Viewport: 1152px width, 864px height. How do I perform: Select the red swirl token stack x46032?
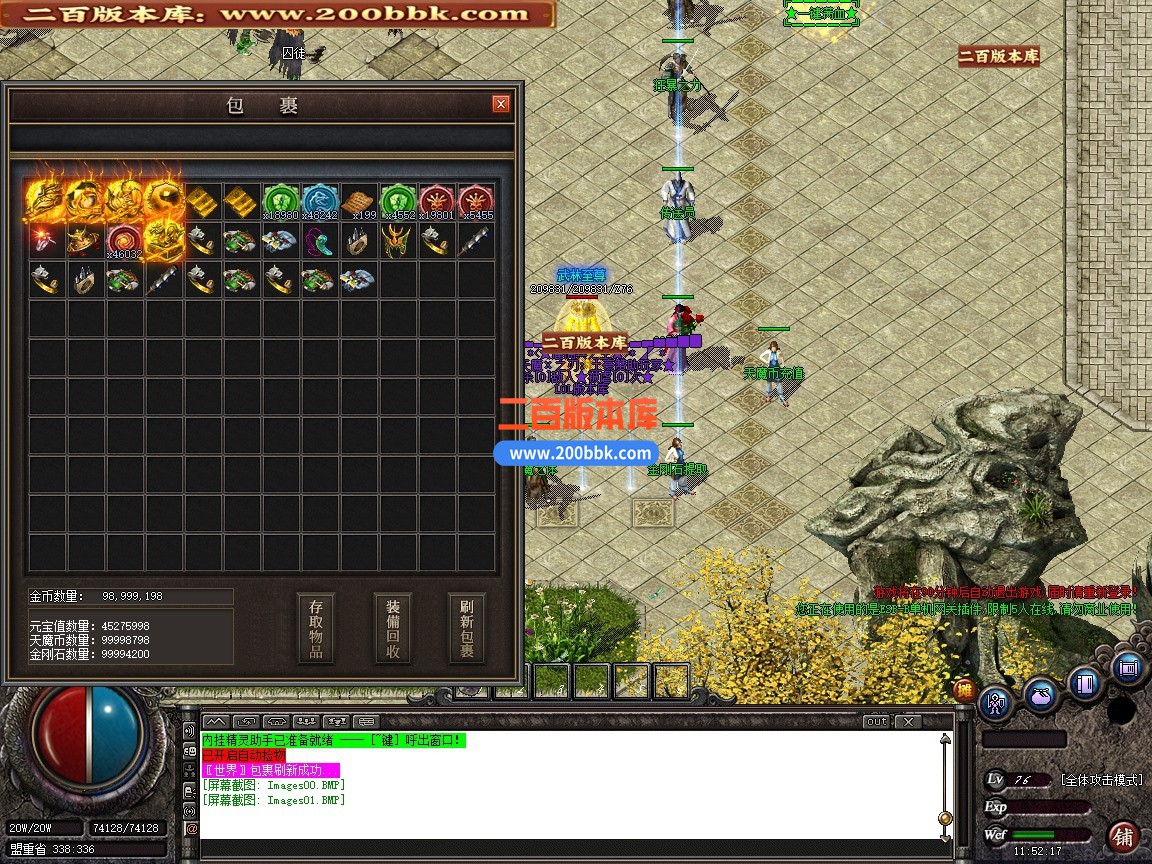(125, 241)
